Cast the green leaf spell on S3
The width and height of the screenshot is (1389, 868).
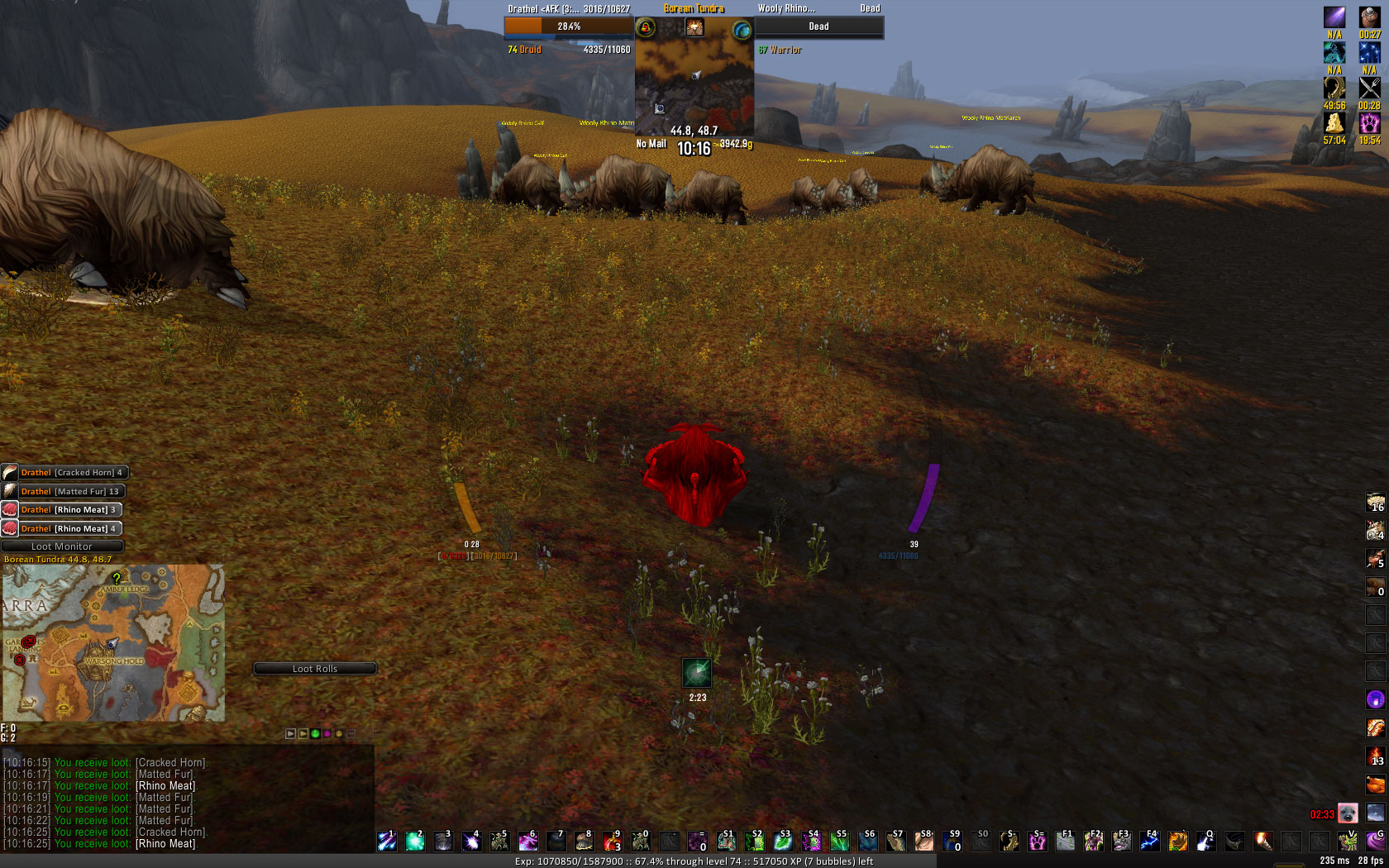pyautogui.click(x=782, y=842)
